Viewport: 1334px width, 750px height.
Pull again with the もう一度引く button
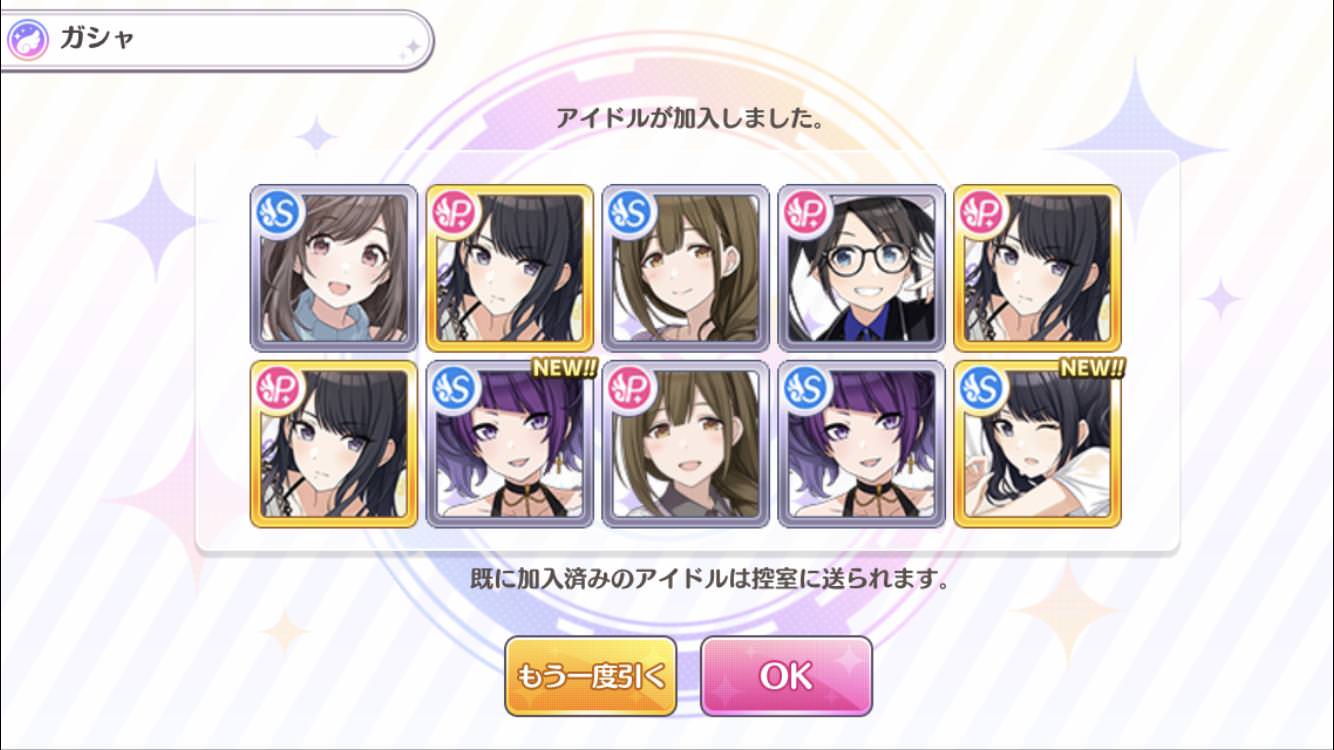click(590, 676)
